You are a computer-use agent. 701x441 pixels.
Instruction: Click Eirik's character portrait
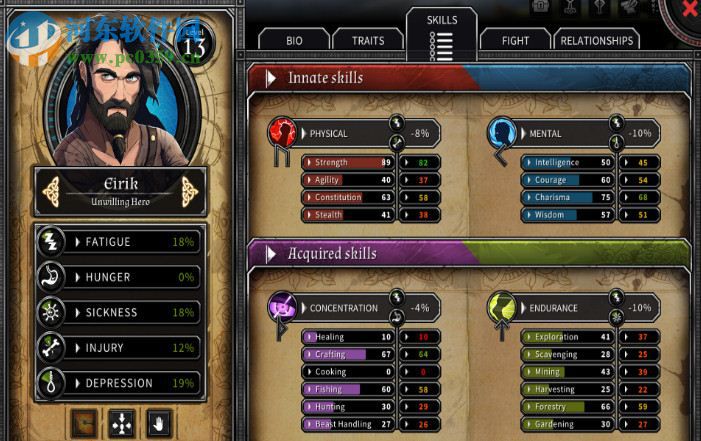[x=116, y=98]
